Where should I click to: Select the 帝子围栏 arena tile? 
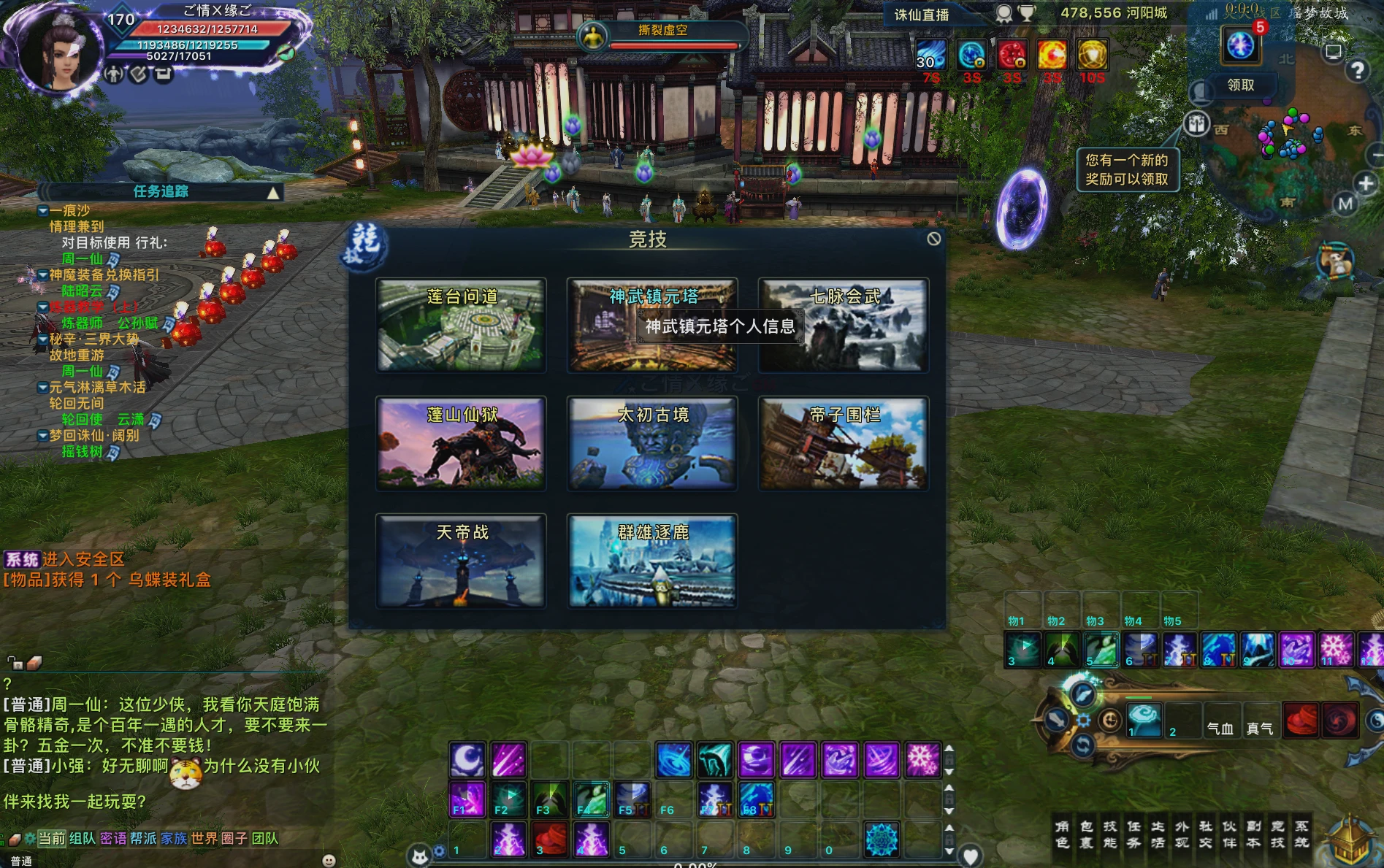[844, 443]
